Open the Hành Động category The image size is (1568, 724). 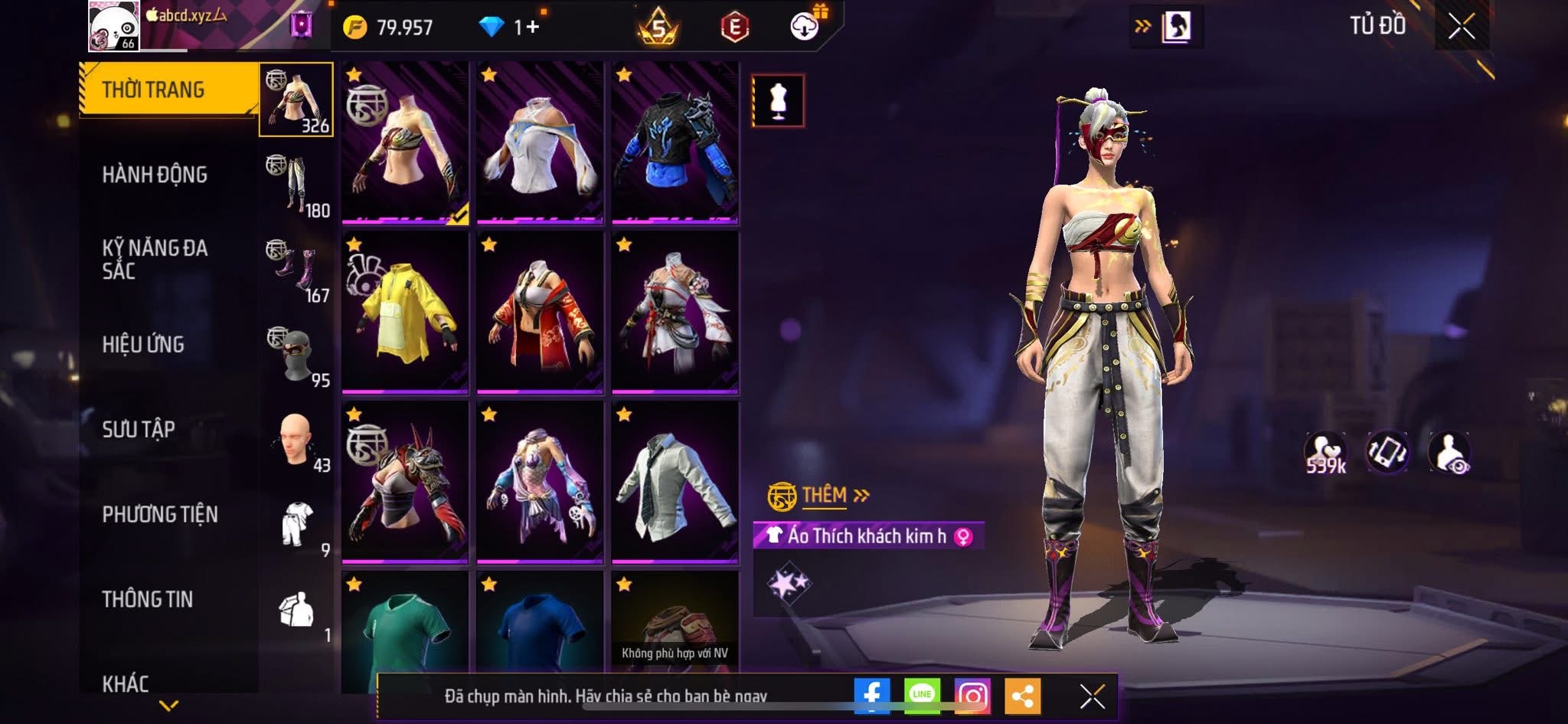(155, 175)
